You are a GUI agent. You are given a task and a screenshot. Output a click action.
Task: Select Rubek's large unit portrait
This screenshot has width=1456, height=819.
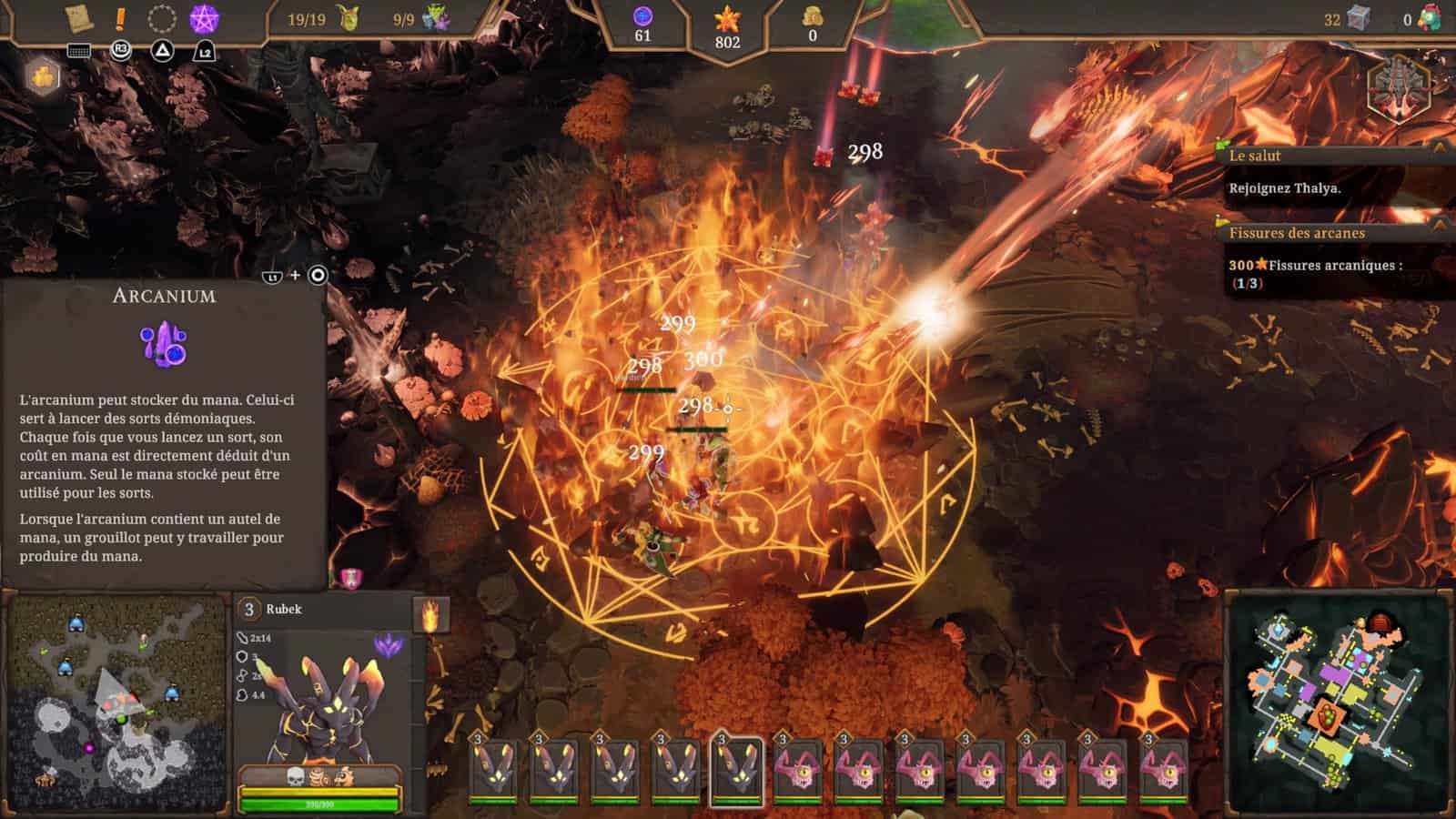320,701
